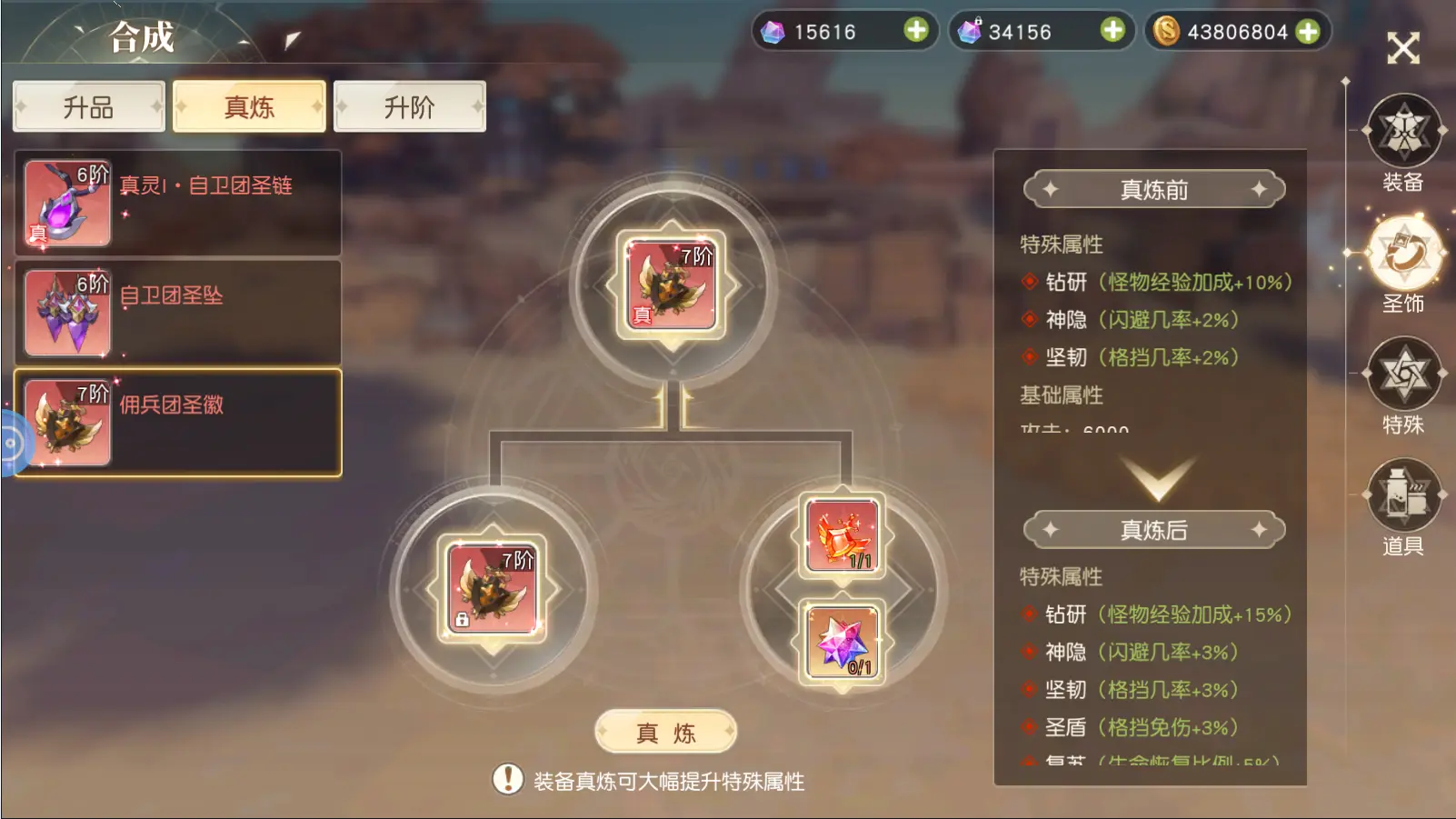Inspect the result emblem marked 真

pos(671,285)
